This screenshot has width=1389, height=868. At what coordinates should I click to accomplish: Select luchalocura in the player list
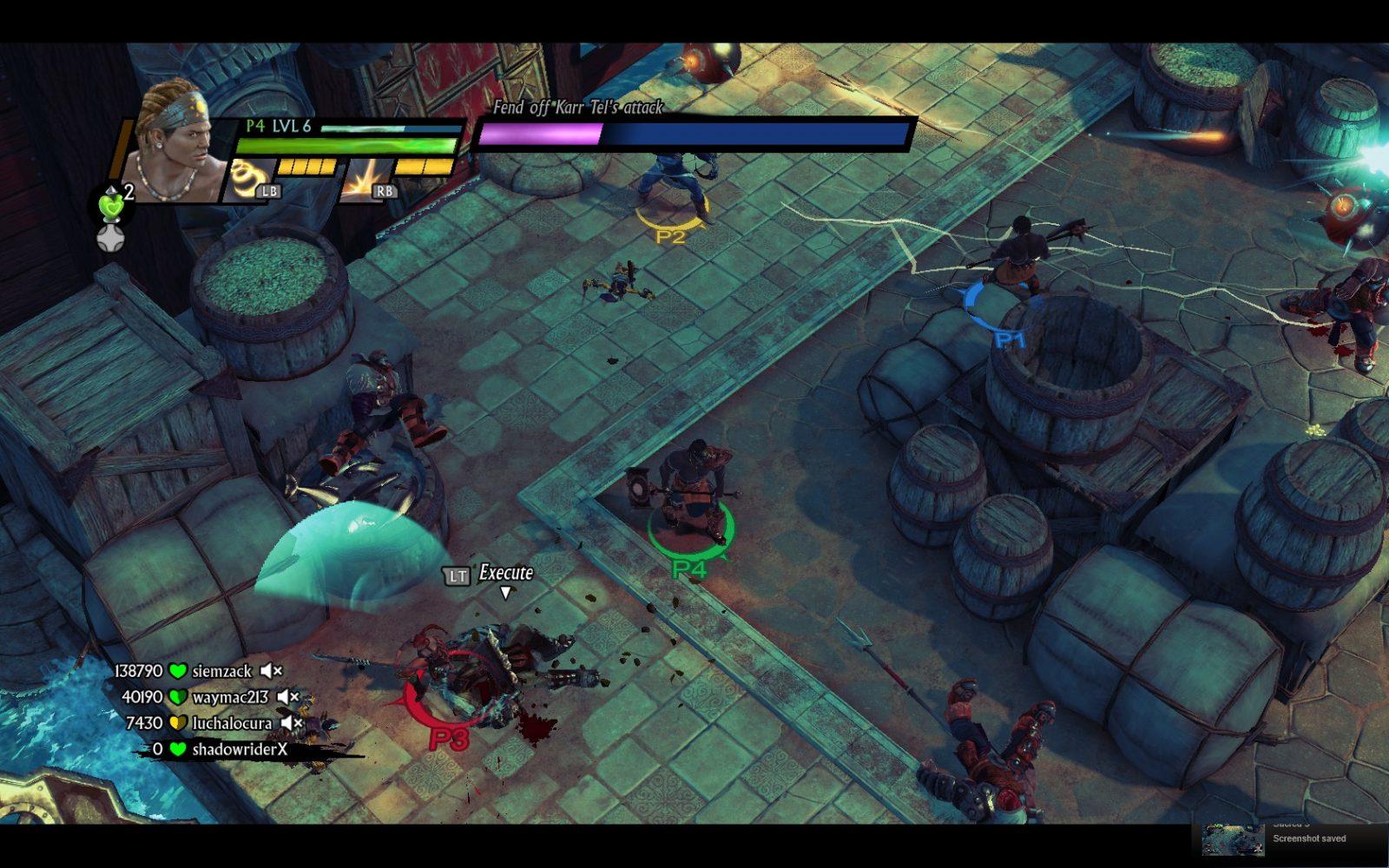tap(232, 723)
